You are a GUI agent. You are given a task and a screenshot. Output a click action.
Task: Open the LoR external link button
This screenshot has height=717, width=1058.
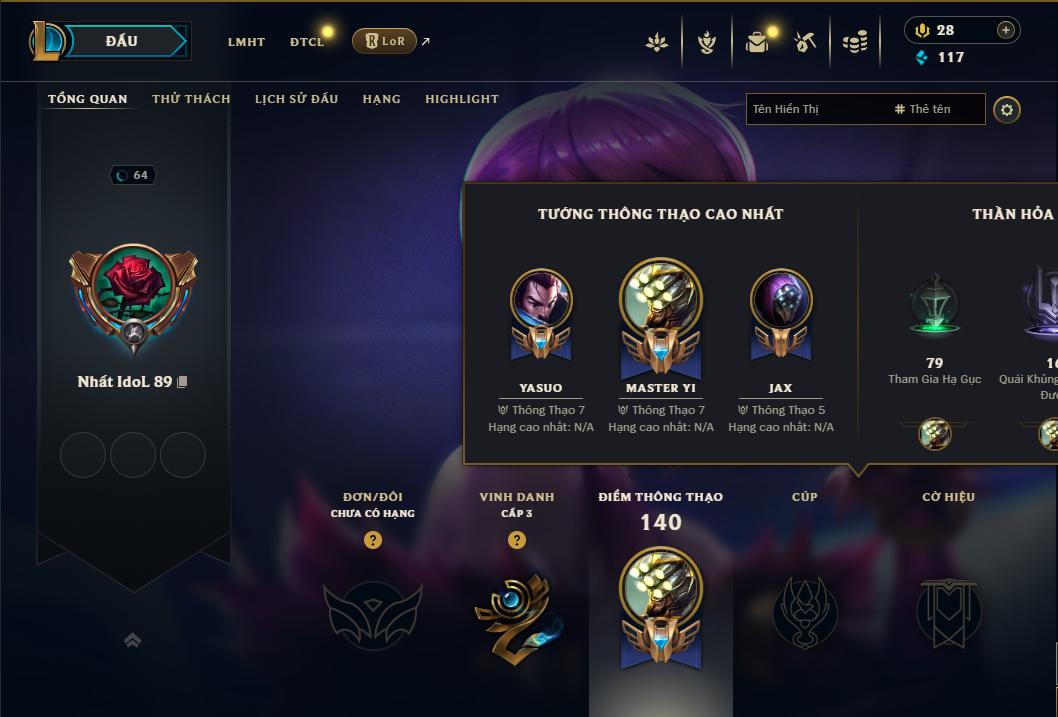(385, 41)
